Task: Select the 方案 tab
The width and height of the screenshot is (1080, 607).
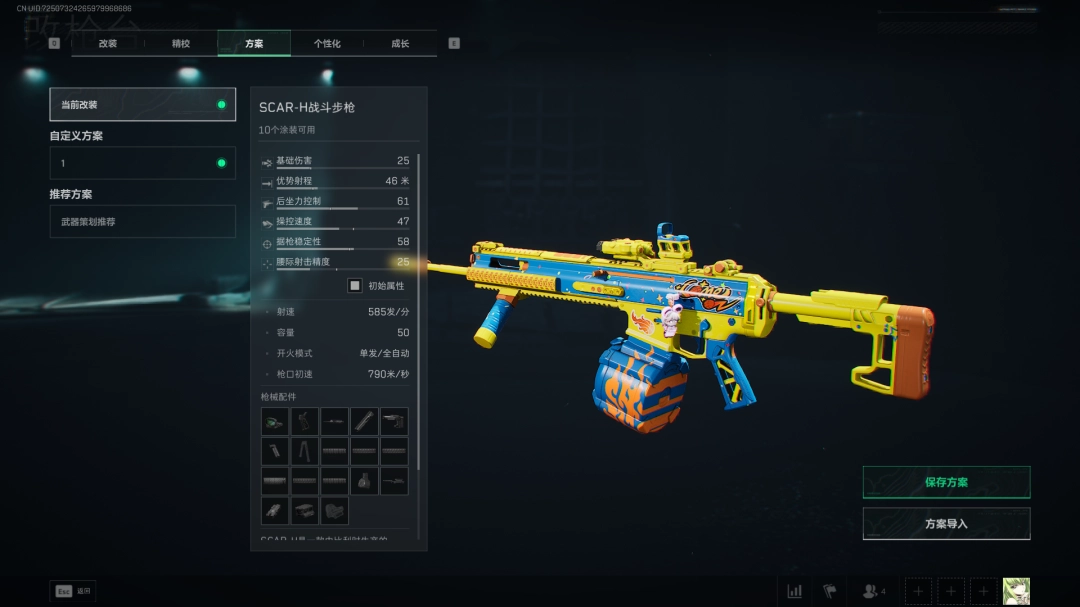Action: (x=254, y=44)
